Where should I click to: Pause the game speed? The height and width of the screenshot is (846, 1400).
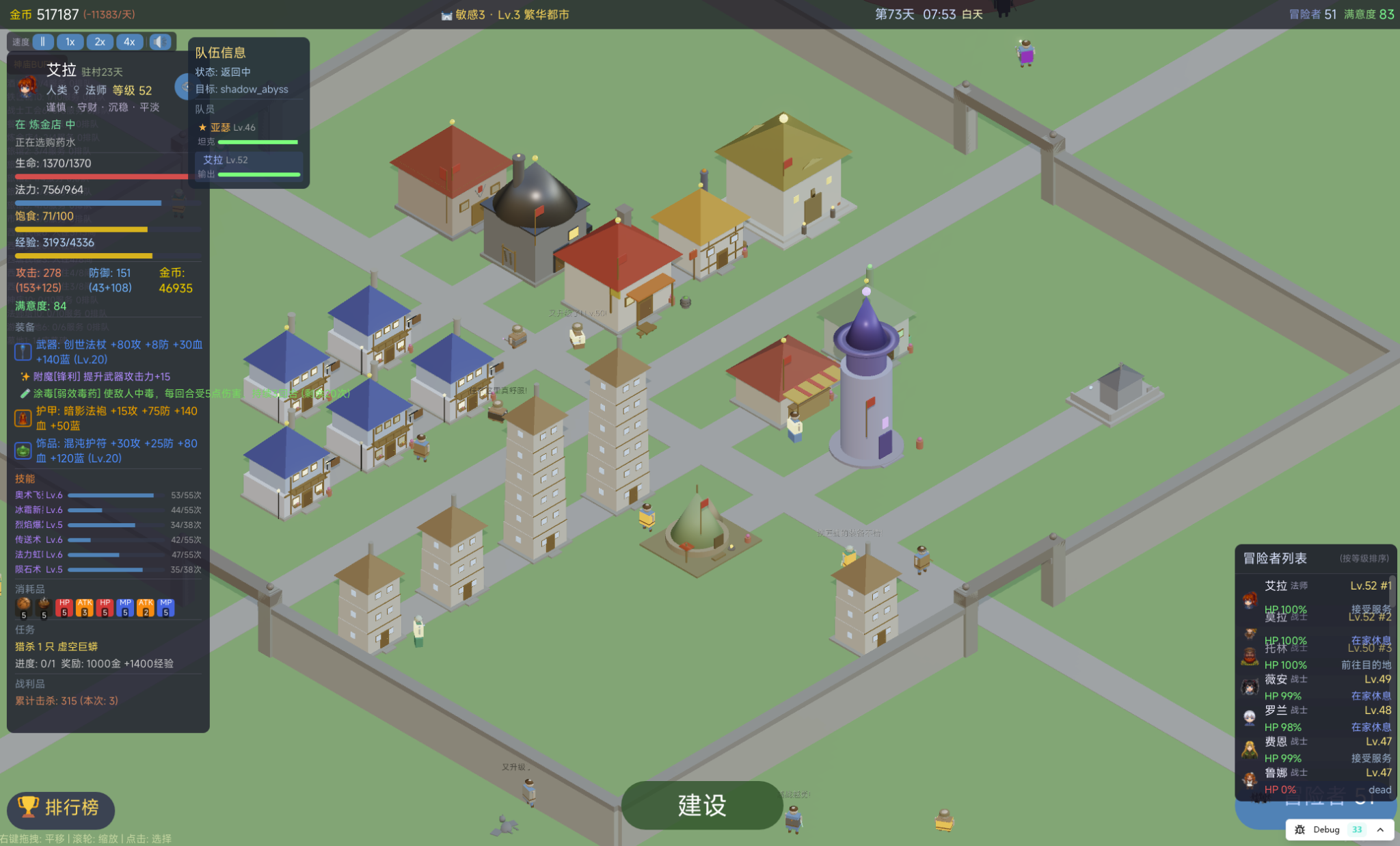click(x=42, y=42)
